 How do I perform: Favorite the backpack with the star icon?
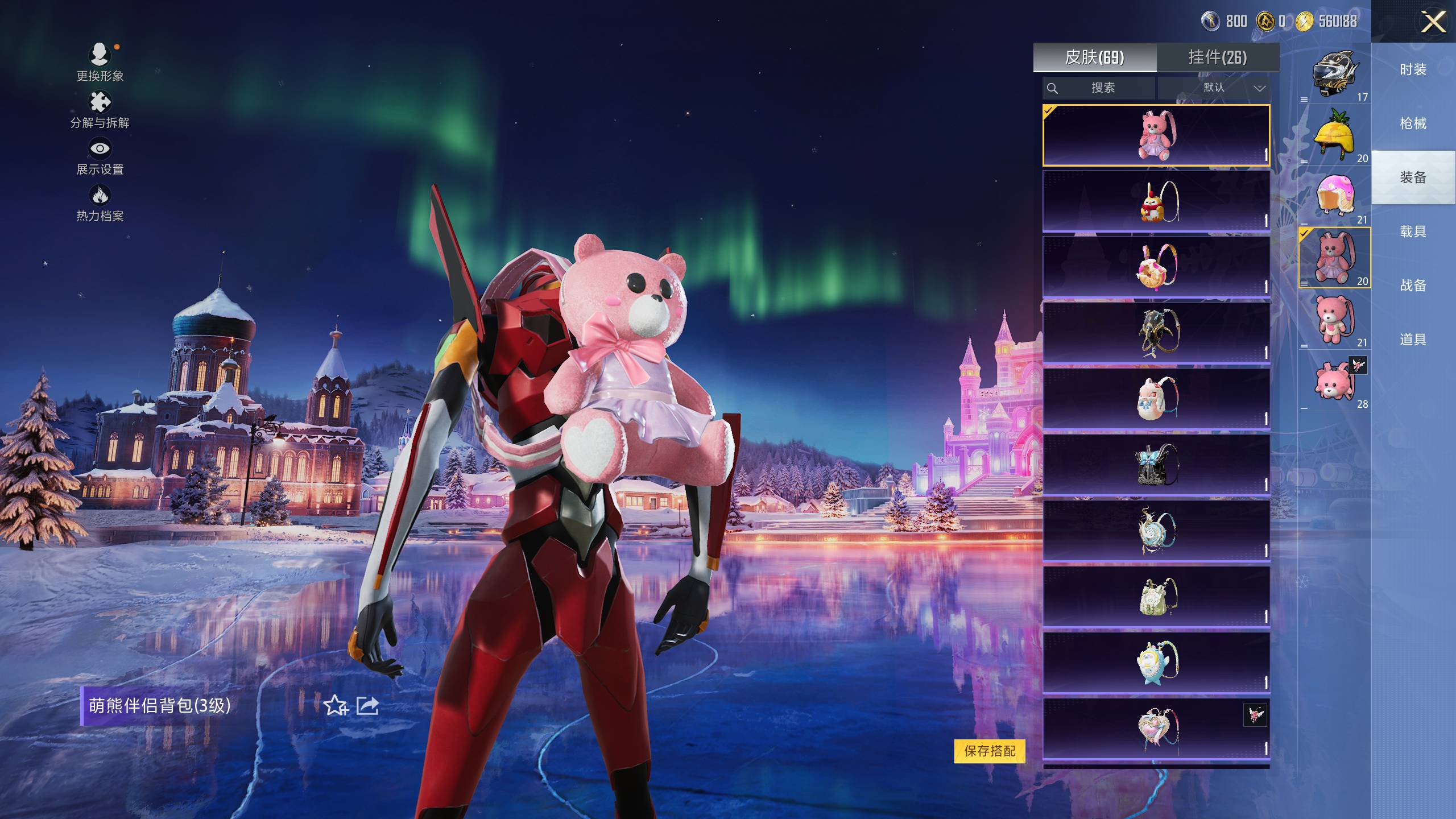(x=336, y=706)
